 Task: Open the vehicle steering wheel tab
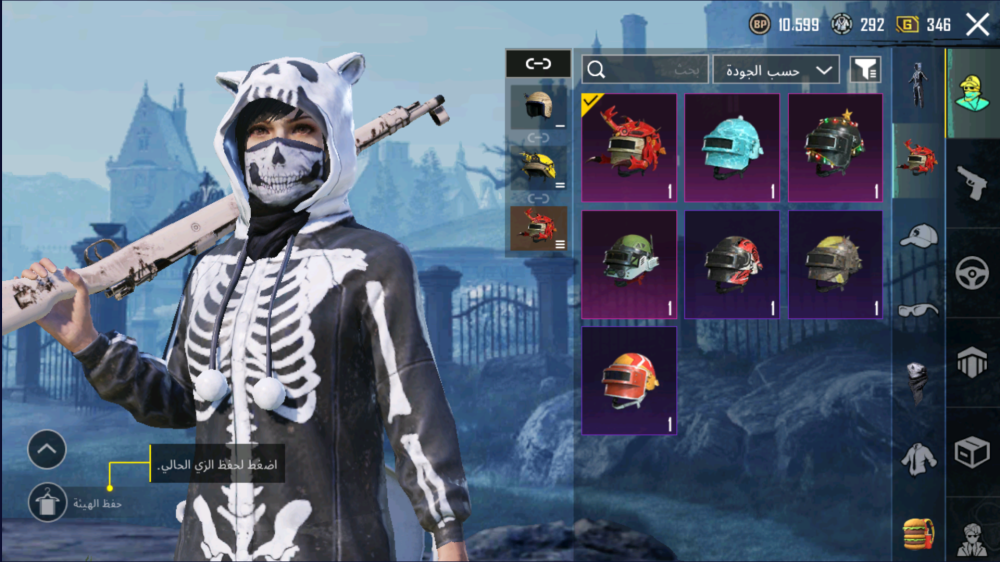[971, 274]
